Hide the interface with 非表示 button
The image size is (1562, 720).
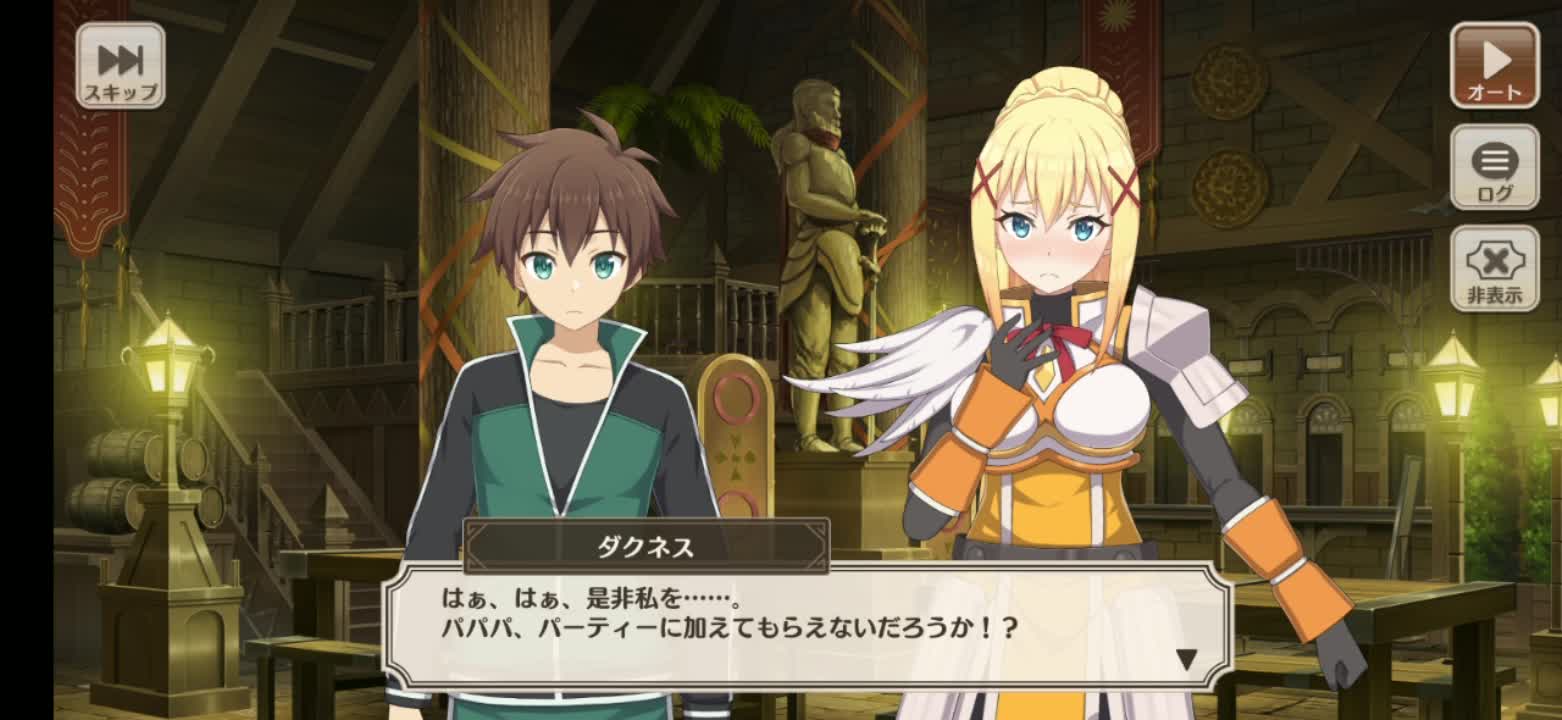tap(1494, 268)
